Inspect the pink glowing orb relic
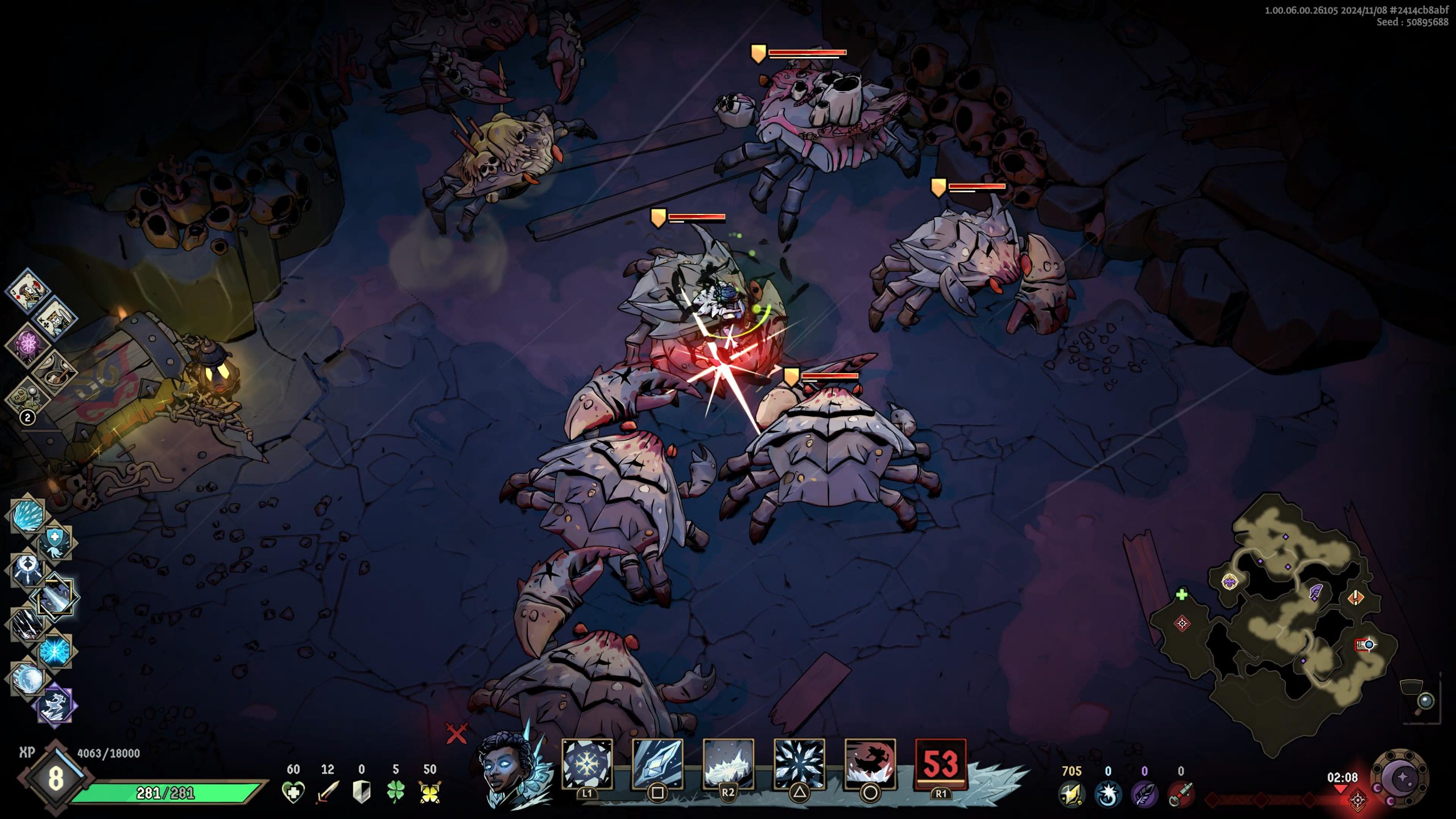Image resolution: width=1456 pixels, height=819 pixels. click(27, 344)
